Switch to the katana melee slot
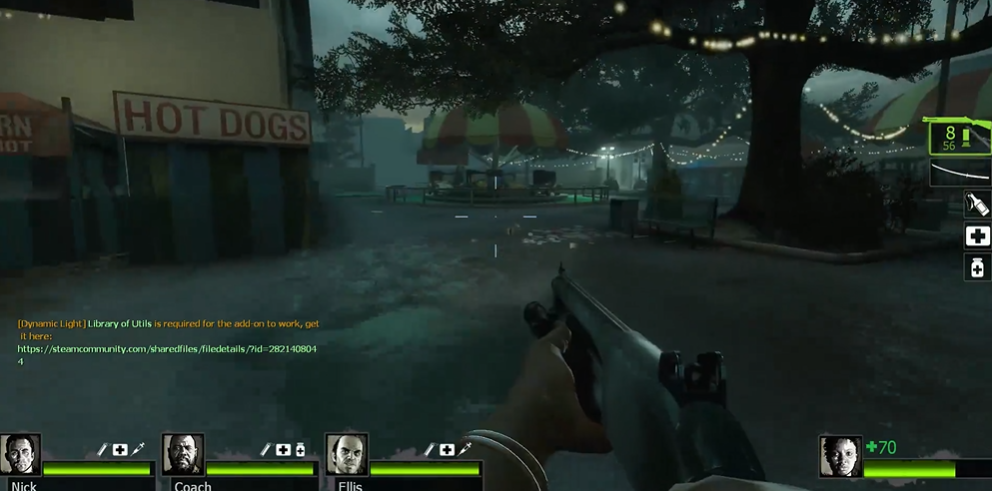Image resolution: width=992 pixels, height=491 pixels. (960, 174)
